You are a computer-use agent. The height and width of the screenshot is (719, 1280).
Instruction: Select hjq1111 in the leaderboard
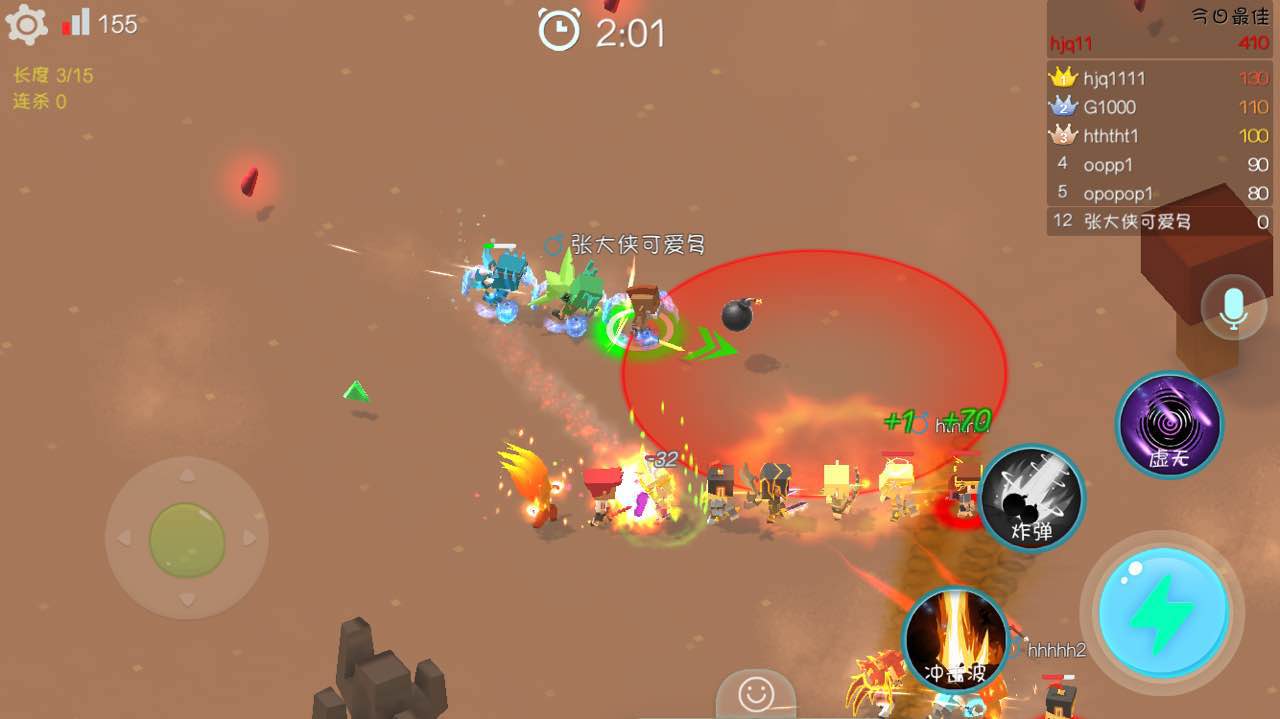[x=1158, y=78]
